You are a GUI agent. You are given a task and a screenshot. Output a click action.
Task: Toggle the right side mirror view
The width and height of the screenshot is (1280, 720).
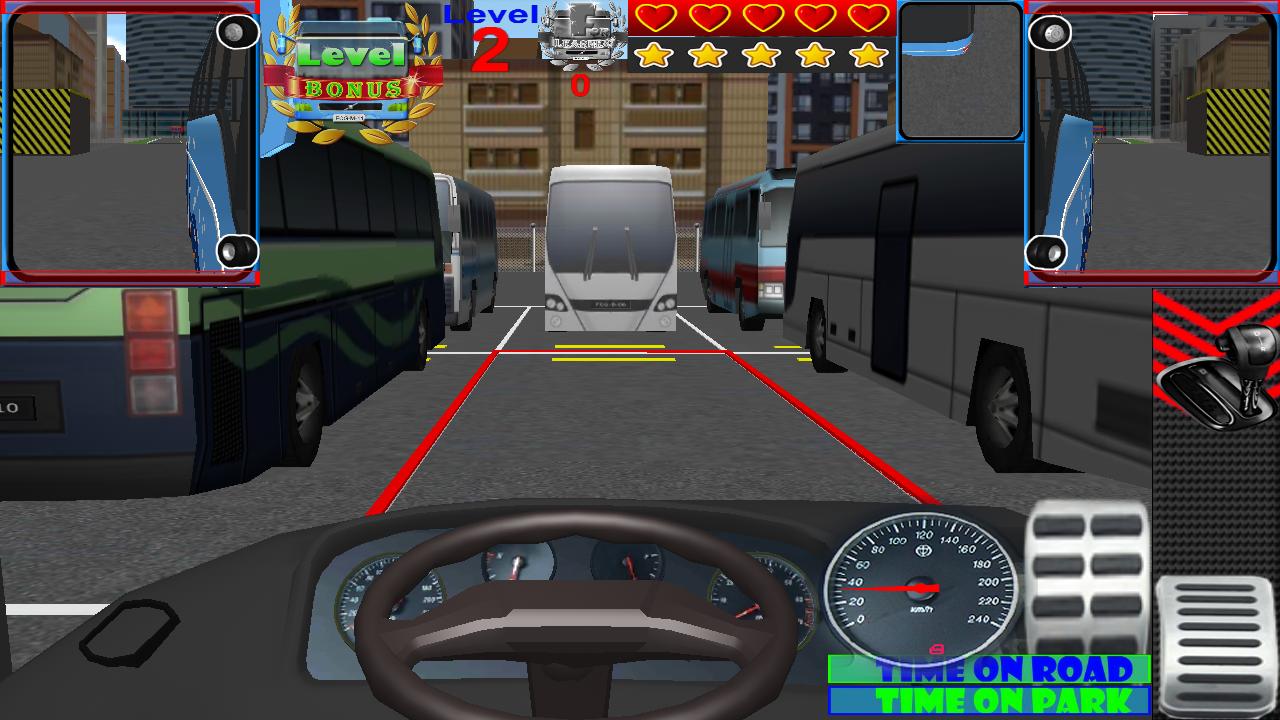tap(1150, 145)
